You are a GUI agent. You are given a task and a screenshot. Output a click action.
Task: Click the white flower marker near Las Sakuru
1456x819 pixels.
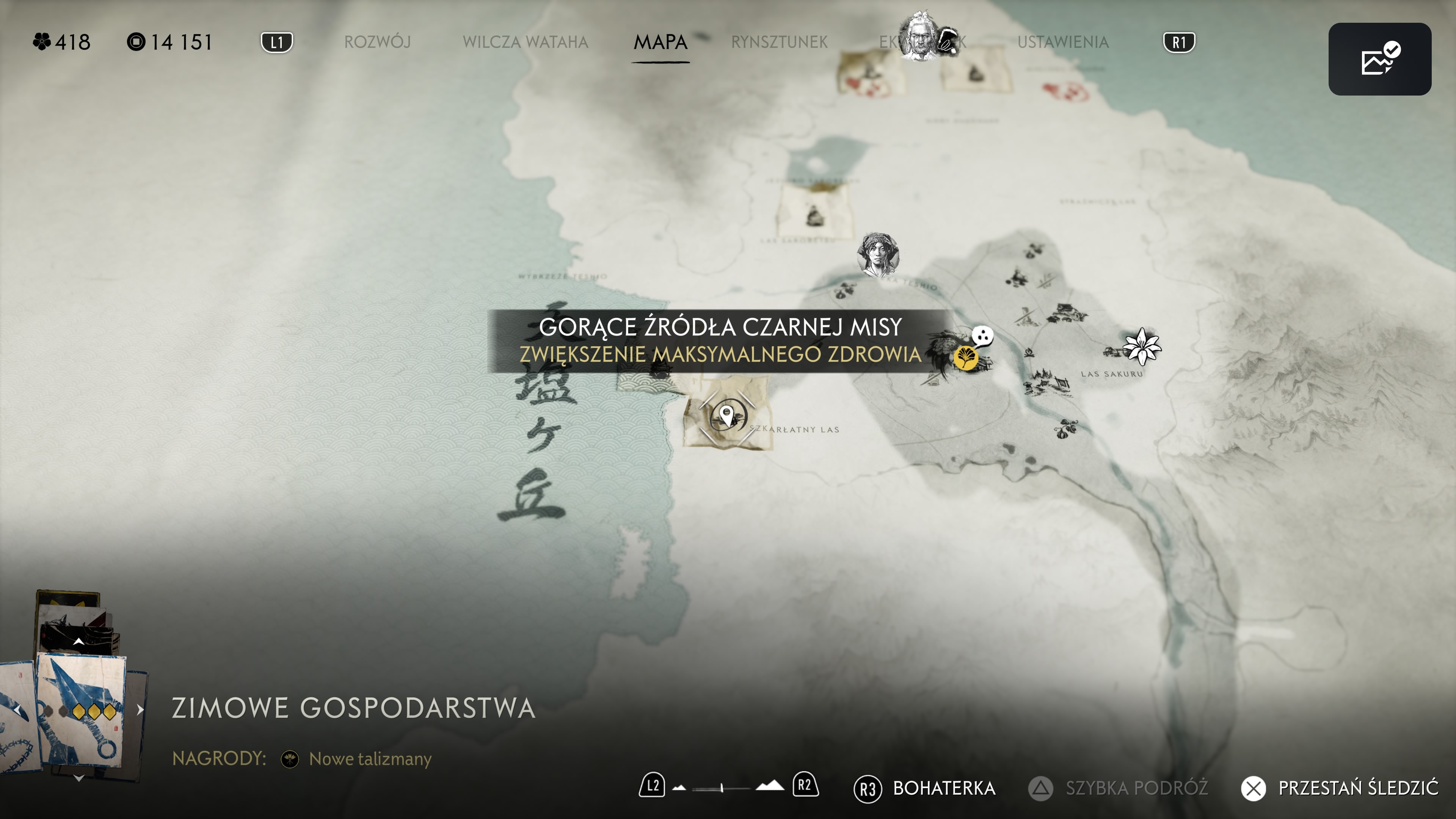pyautogui.click(x=1141, y=346)
